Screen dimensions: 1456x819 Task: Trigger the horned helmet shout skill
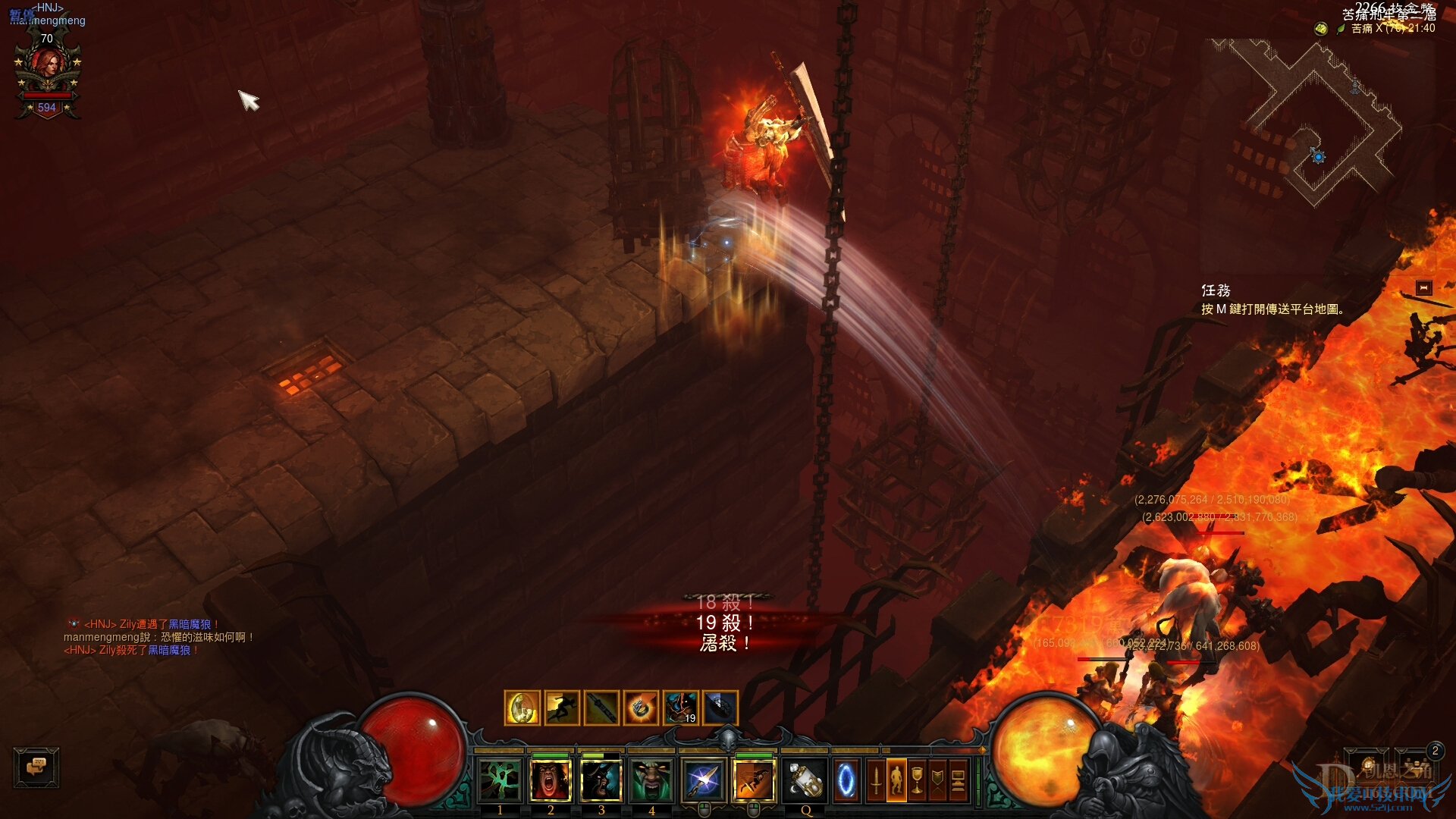point(601,780)
